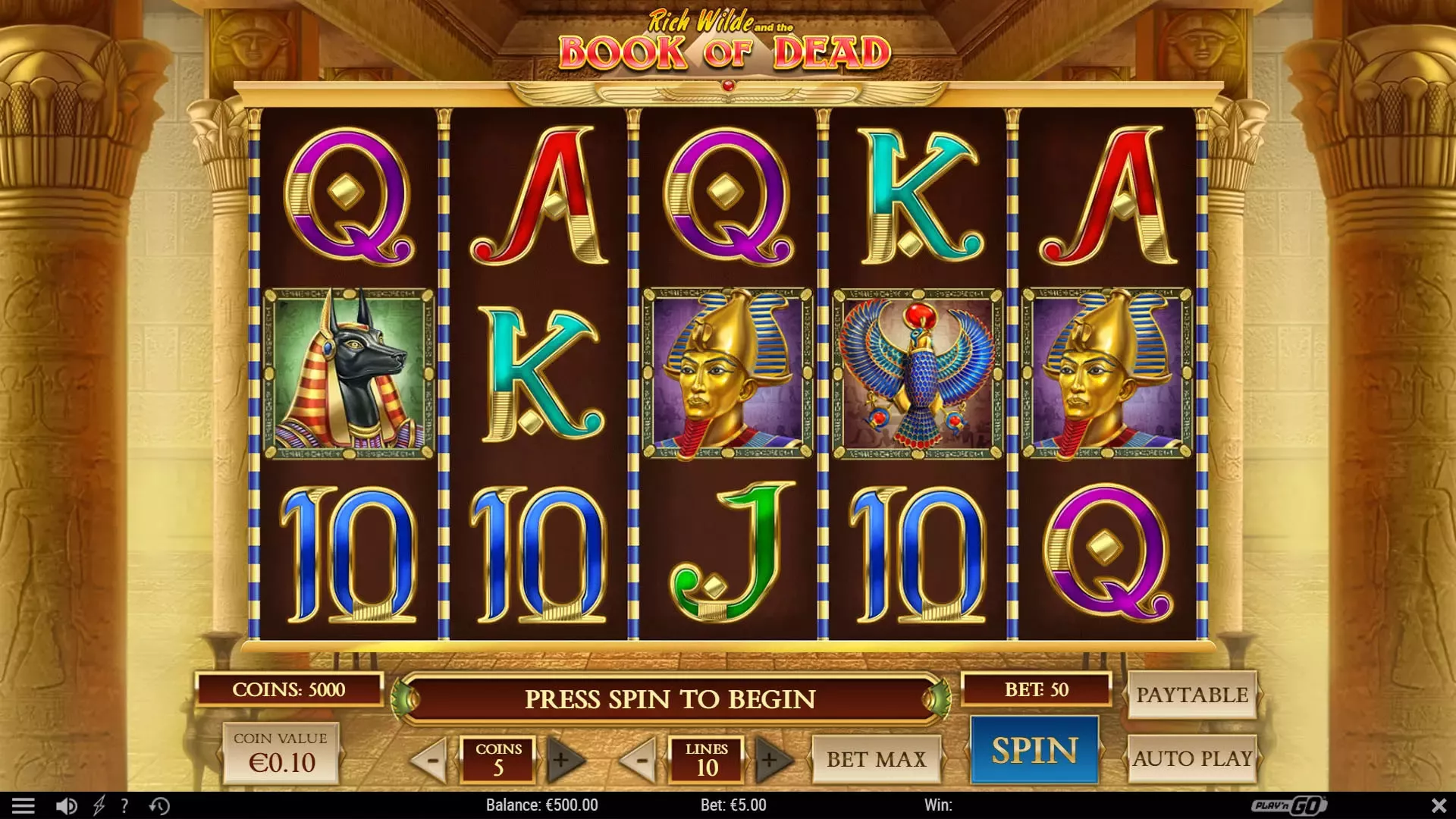1456x819 pixels.
Task: Click the COINS: 5000 display
Action: coord(289,690)
